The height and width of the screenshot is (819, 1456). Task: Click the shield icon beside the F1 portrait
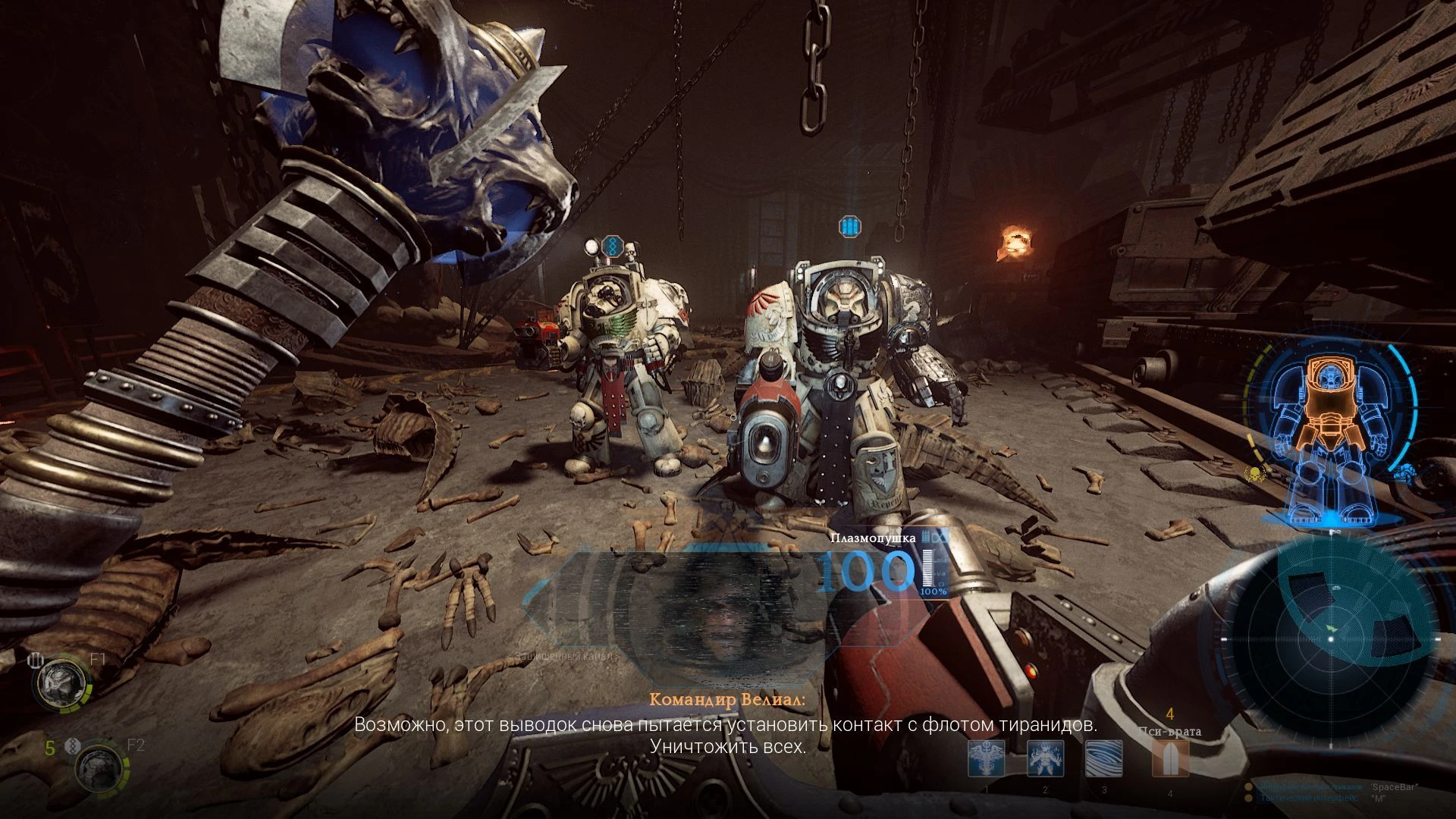pos(36,659)
